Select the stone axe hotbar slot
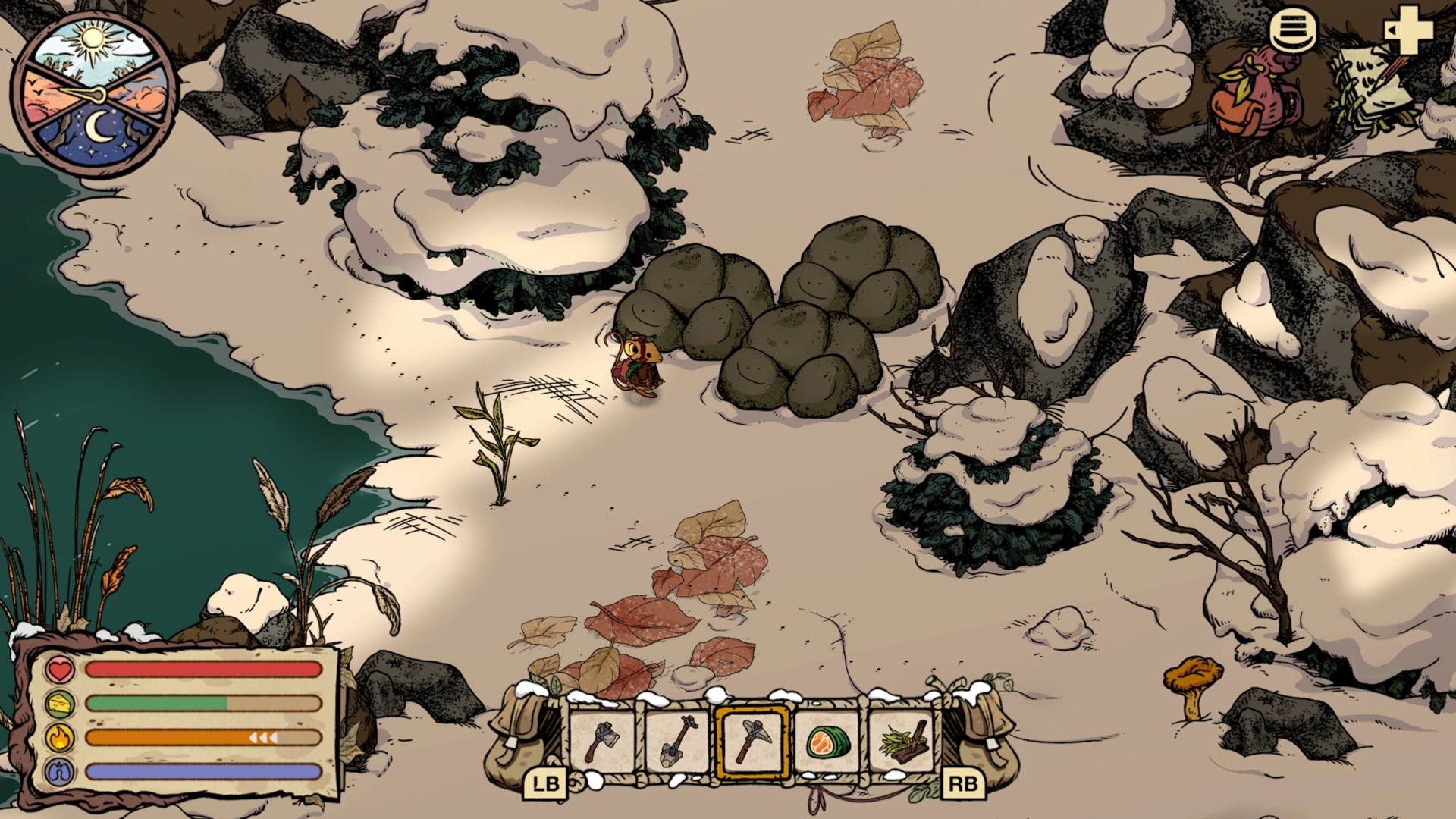The height and width of the screenshot is (819, 1456). (x=603, y=740)
